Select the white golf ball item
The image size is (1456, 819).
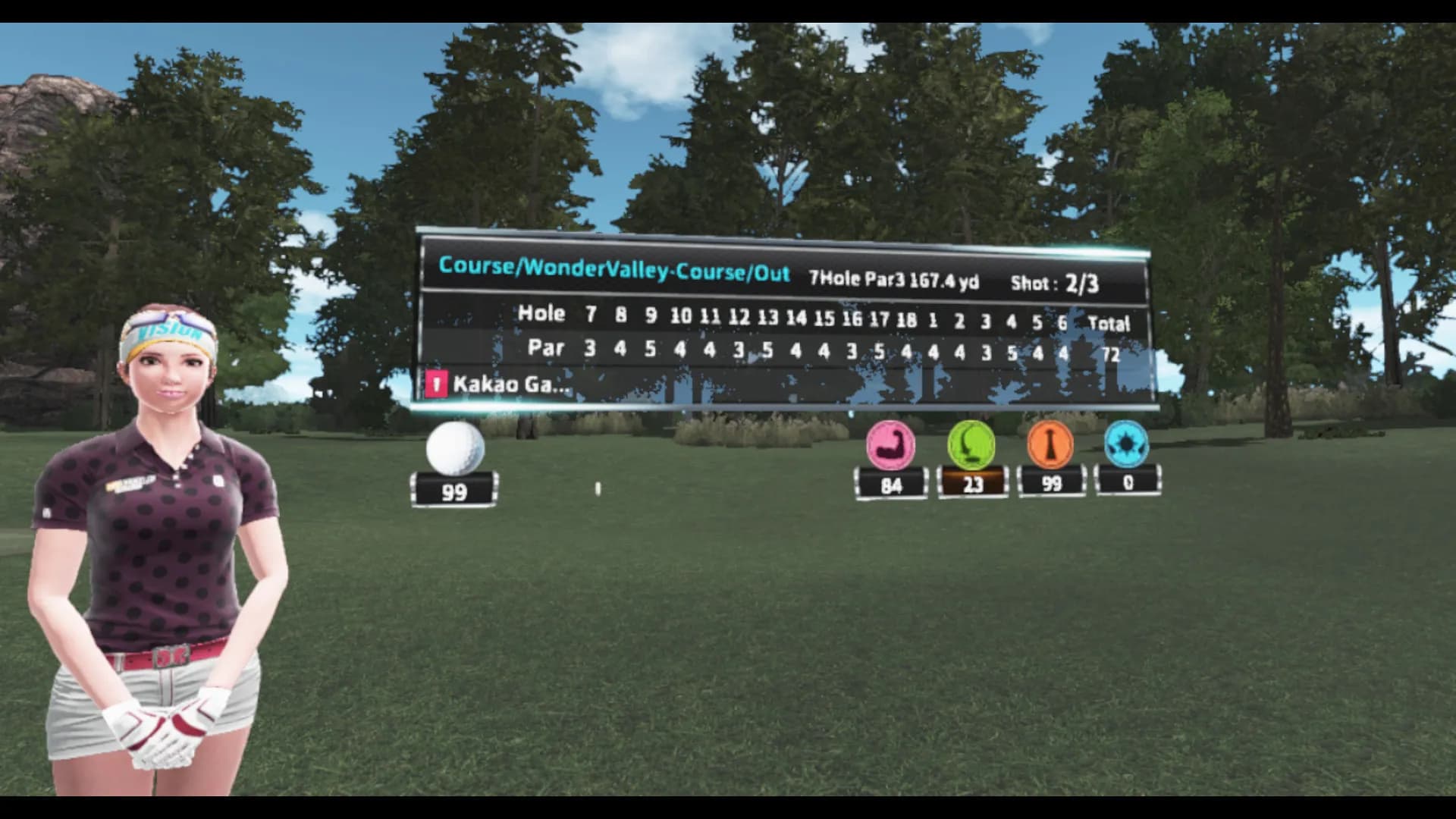click(455, 447)
